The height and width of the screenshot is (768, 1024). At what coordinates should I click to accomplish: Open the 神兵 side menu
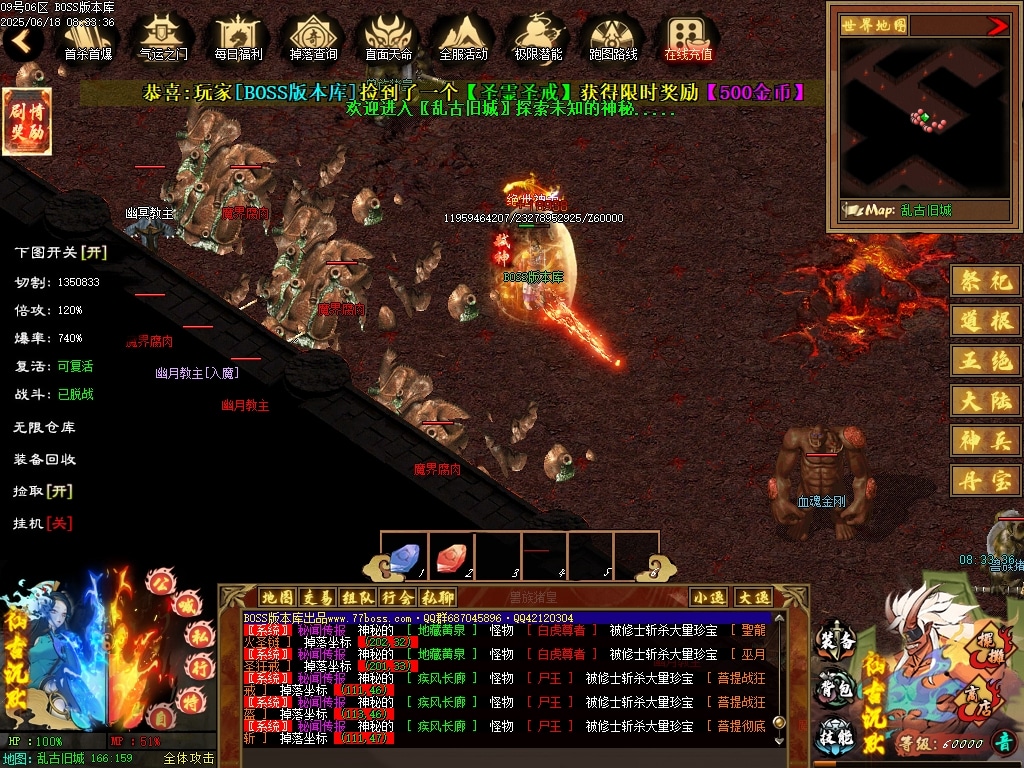click(x=986, y=440)
